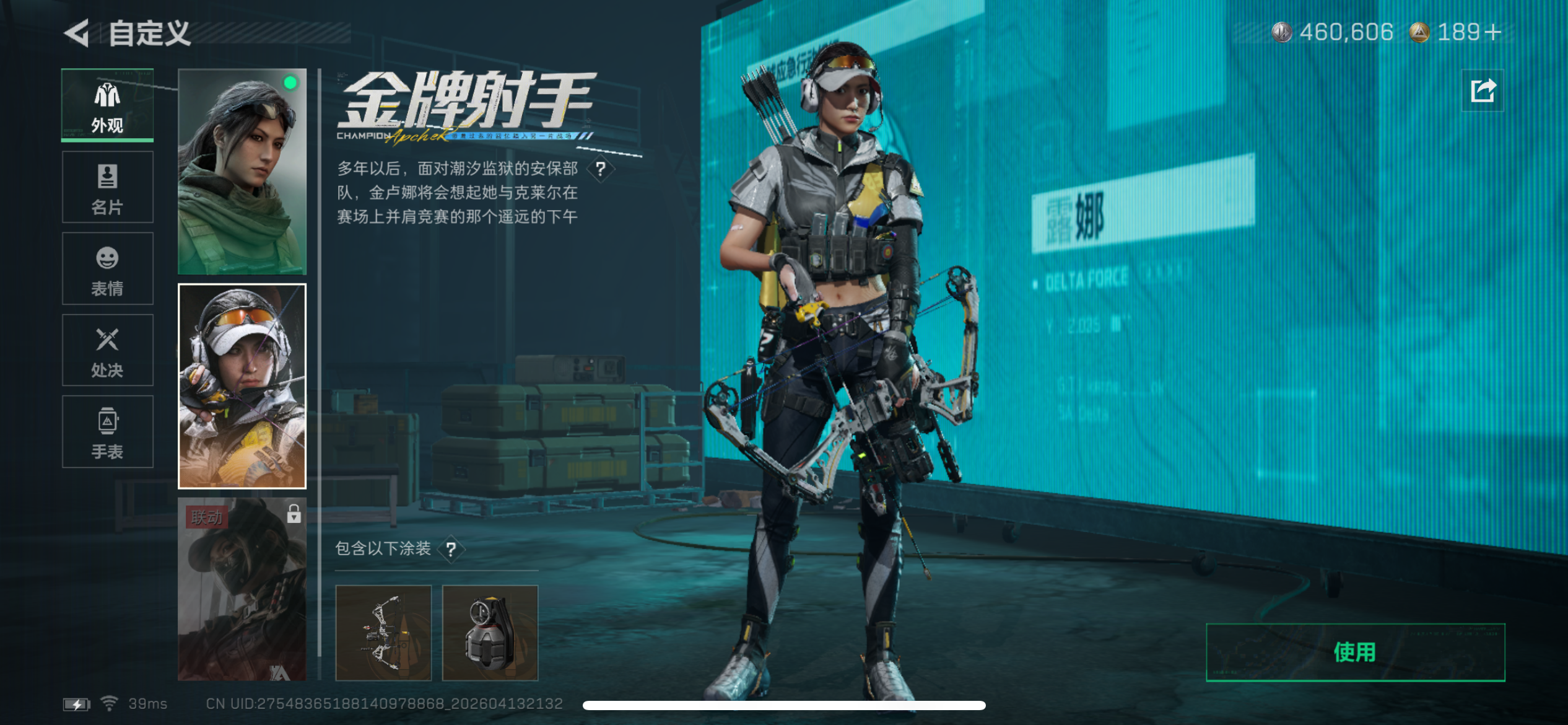
Task: Select the bow skin thumbnail
Action: coord(383,633)
